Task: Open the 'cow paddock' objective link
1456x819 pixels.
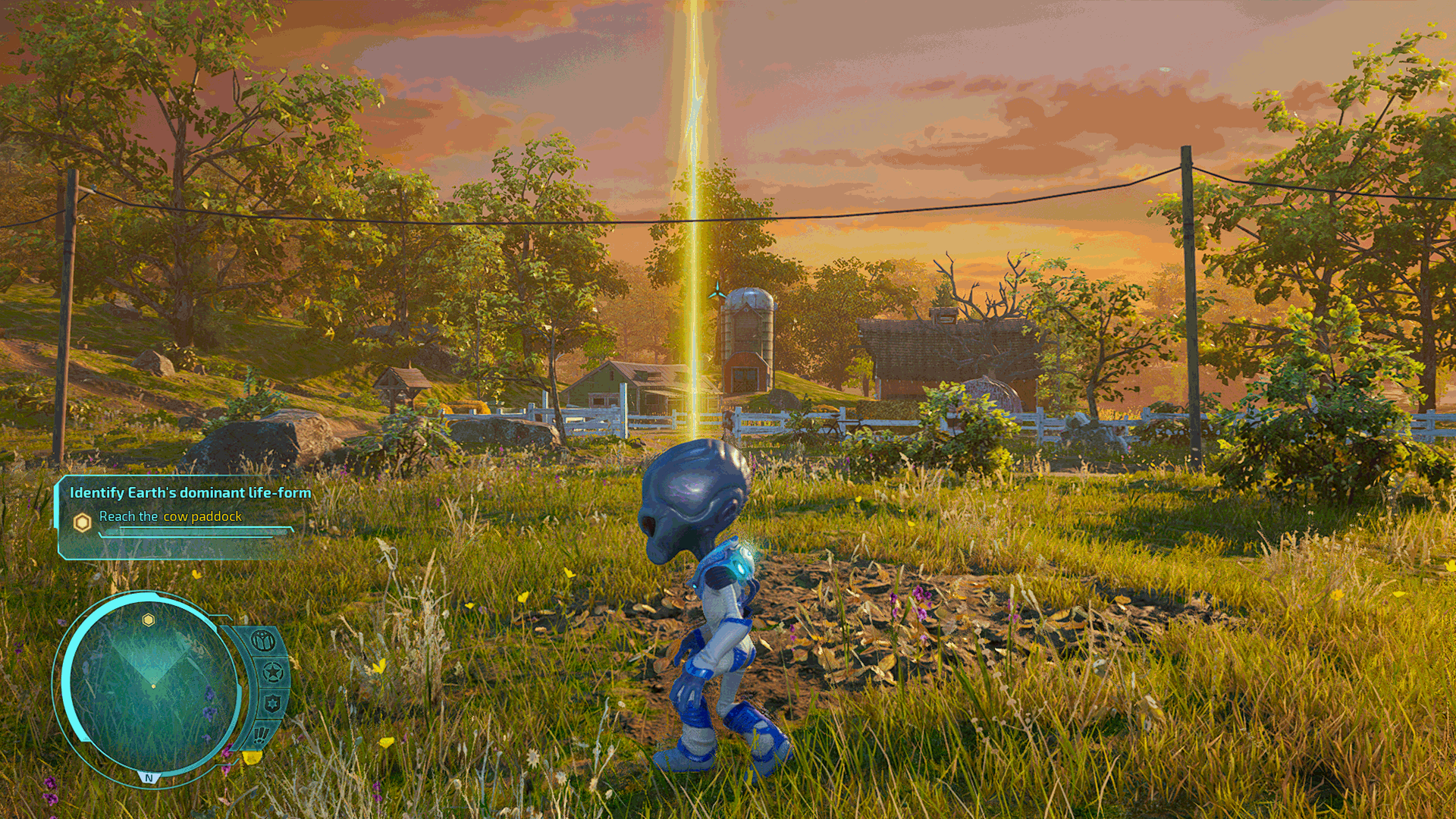Action: click(202, 517)
